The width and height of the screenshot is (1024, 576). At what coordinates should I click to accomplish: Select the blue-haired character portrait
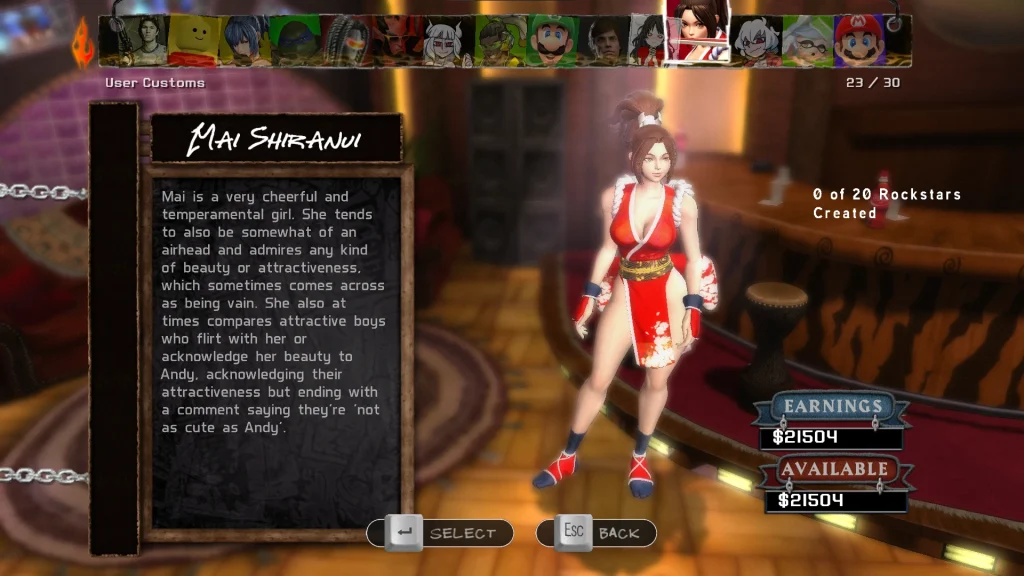pyautogui.click(x=243, y=40)
